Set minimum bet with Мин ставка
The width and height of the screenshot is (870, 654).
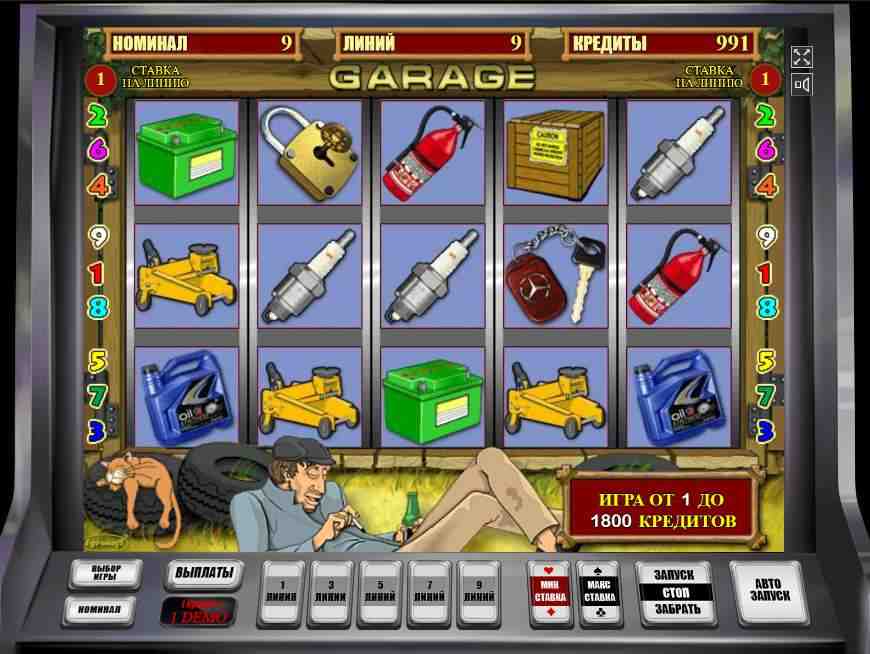click(550, 591)
